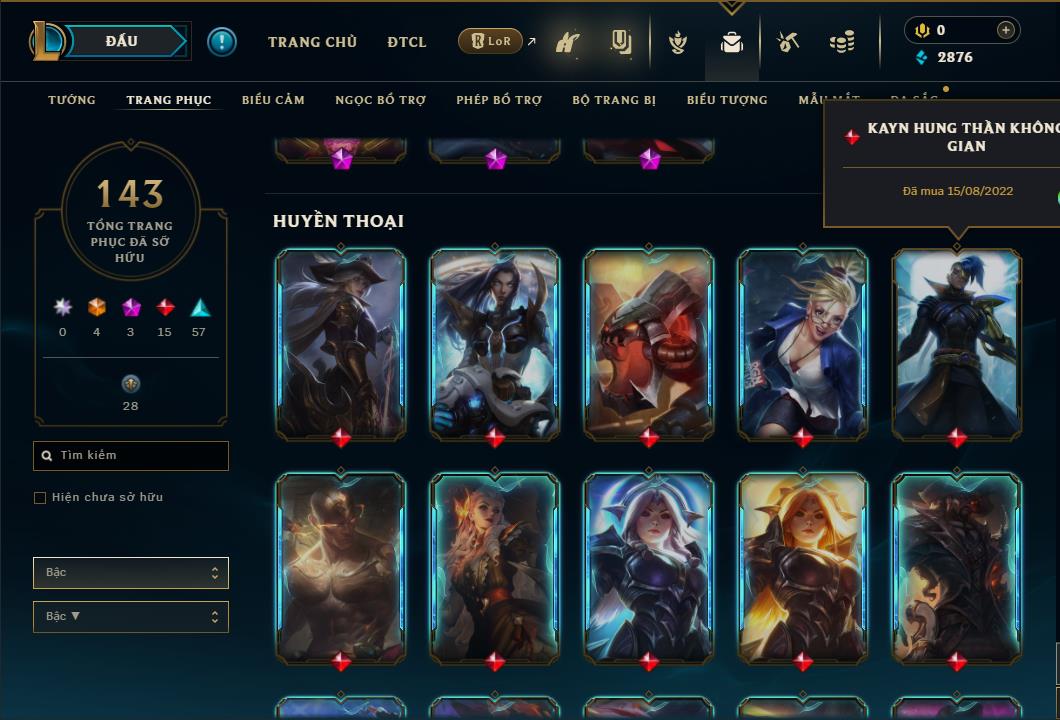The image size is (1060, 720).
Task: Click the ĐẤU play button
Action: 122,41
